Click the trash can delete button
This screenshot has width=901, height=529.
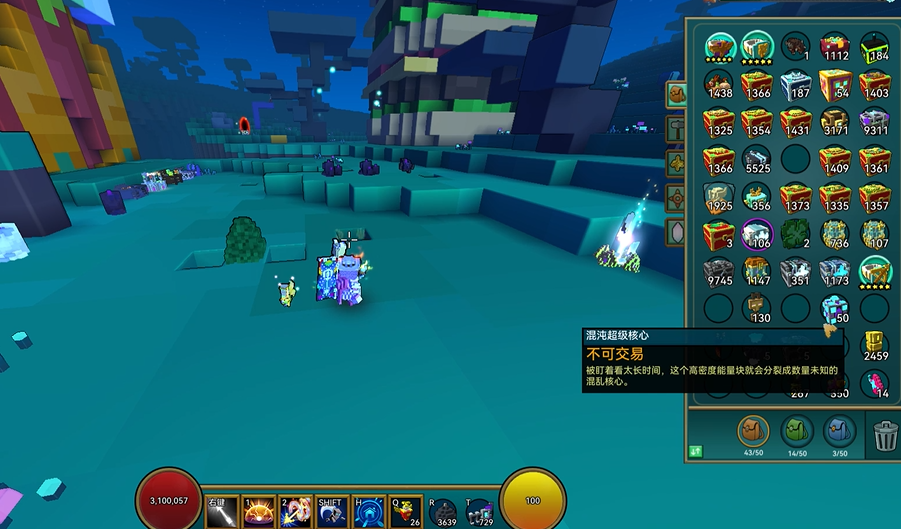885,435
